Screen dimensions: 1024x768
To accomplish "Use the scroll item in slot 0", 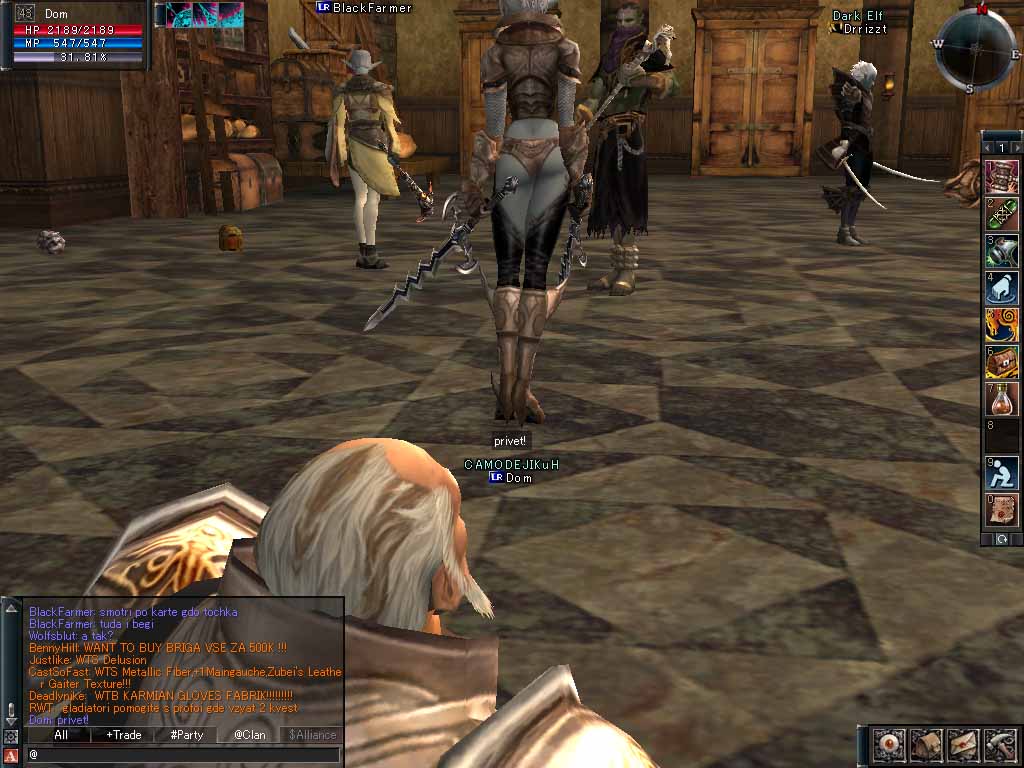I will coord(1002,510).
